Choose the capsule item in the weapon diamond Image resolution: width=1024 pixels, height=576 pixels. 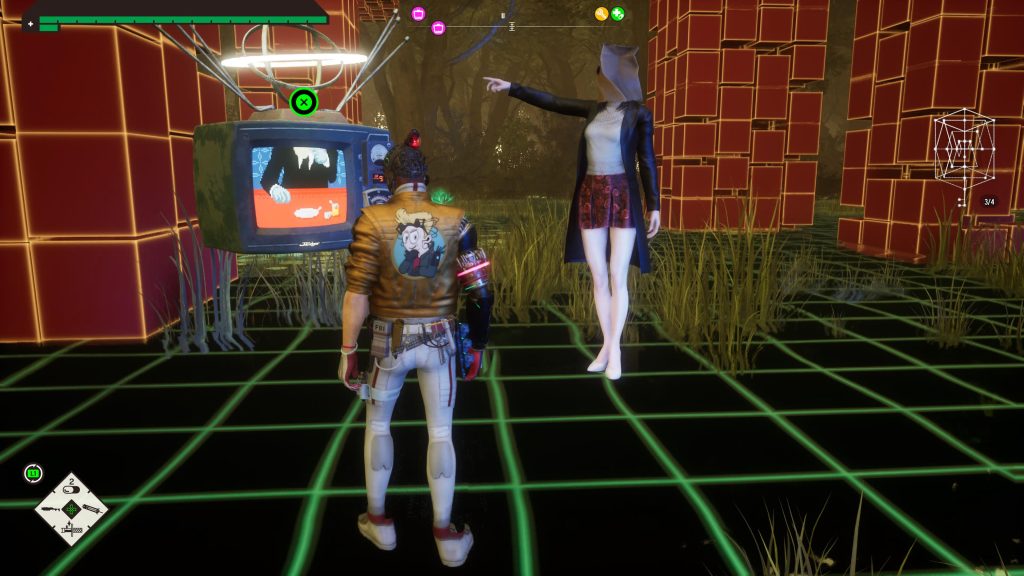[x=72, y=490]
